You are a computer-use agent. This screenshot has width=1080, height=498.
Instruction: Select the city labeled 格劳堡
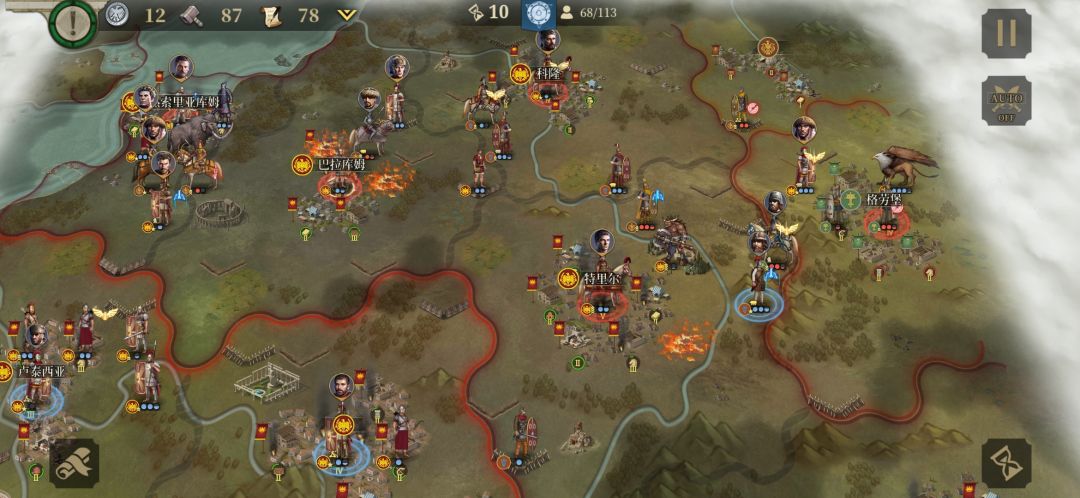coord(886,200)
